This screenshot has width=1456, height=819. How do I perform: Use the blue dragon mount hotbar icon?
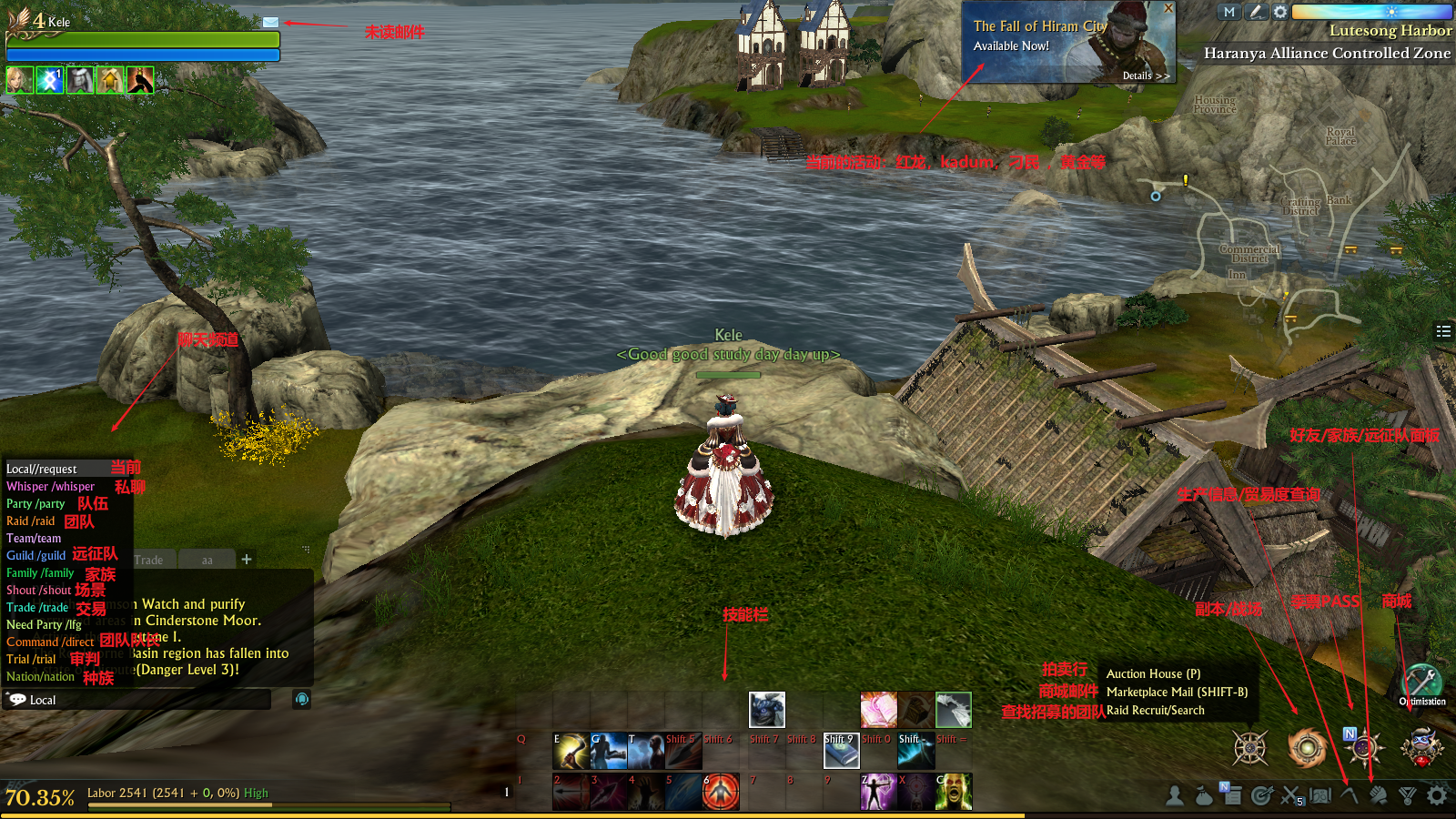[767, 710]
